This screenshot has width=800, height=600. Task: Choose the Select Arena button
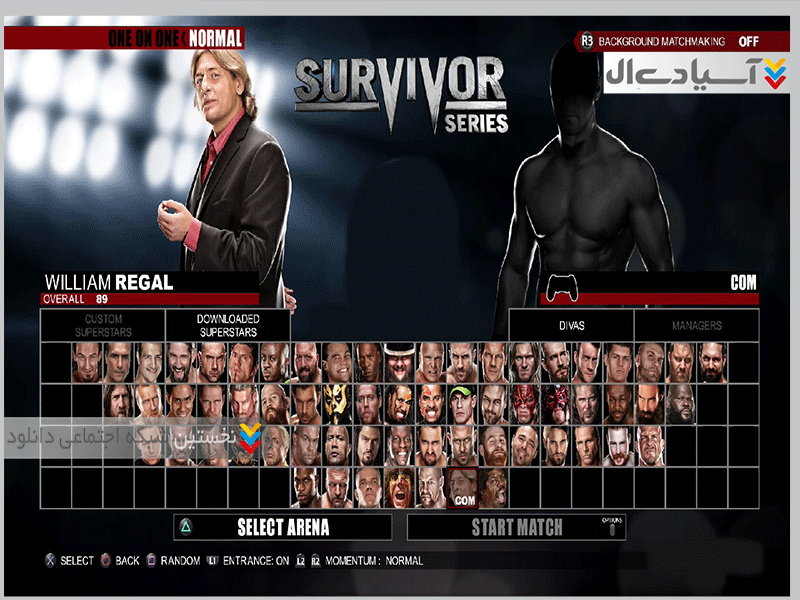(x=282, y=527)
